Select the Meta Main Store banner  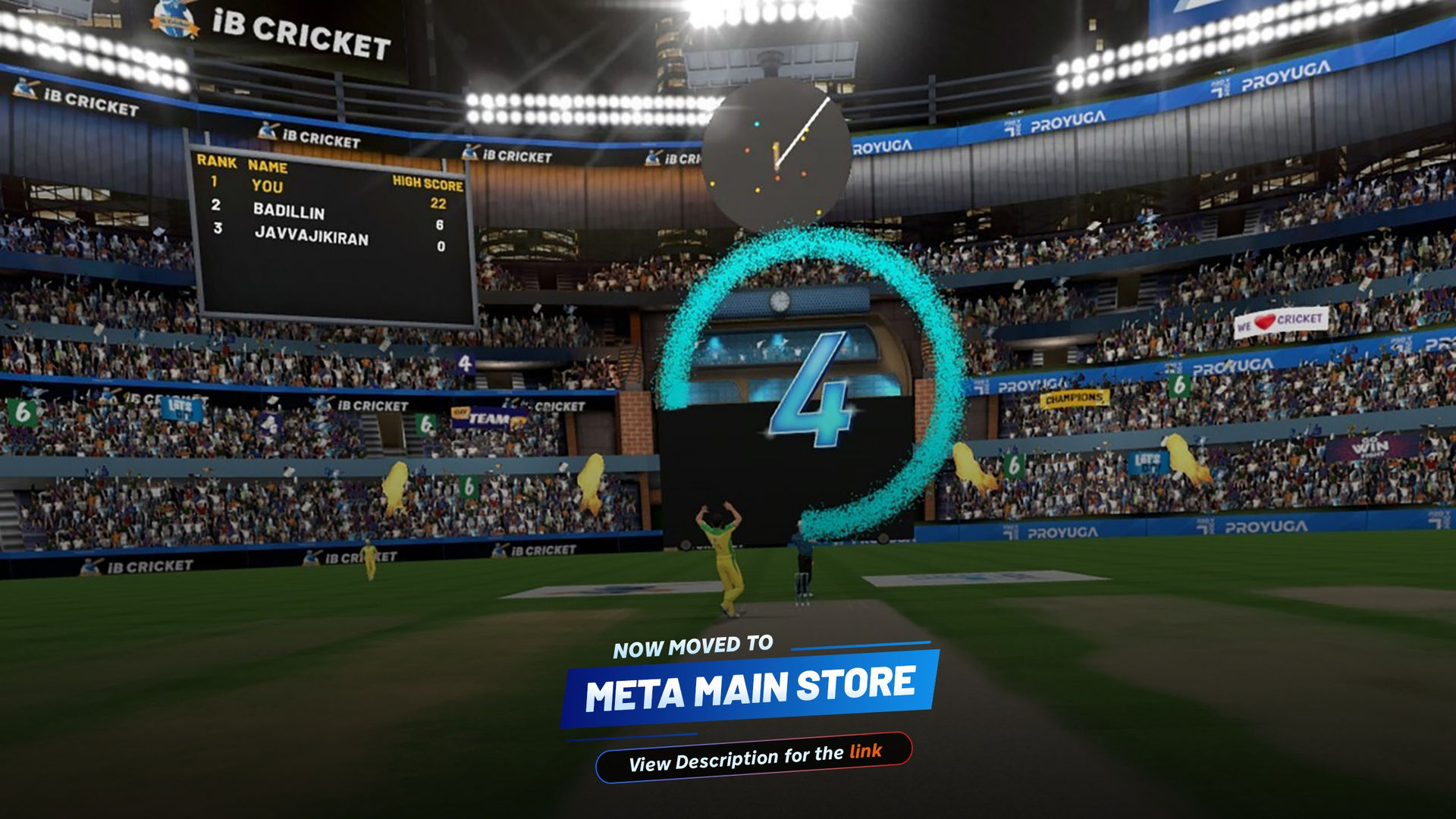pyautogui.click(x=750, y=688)
